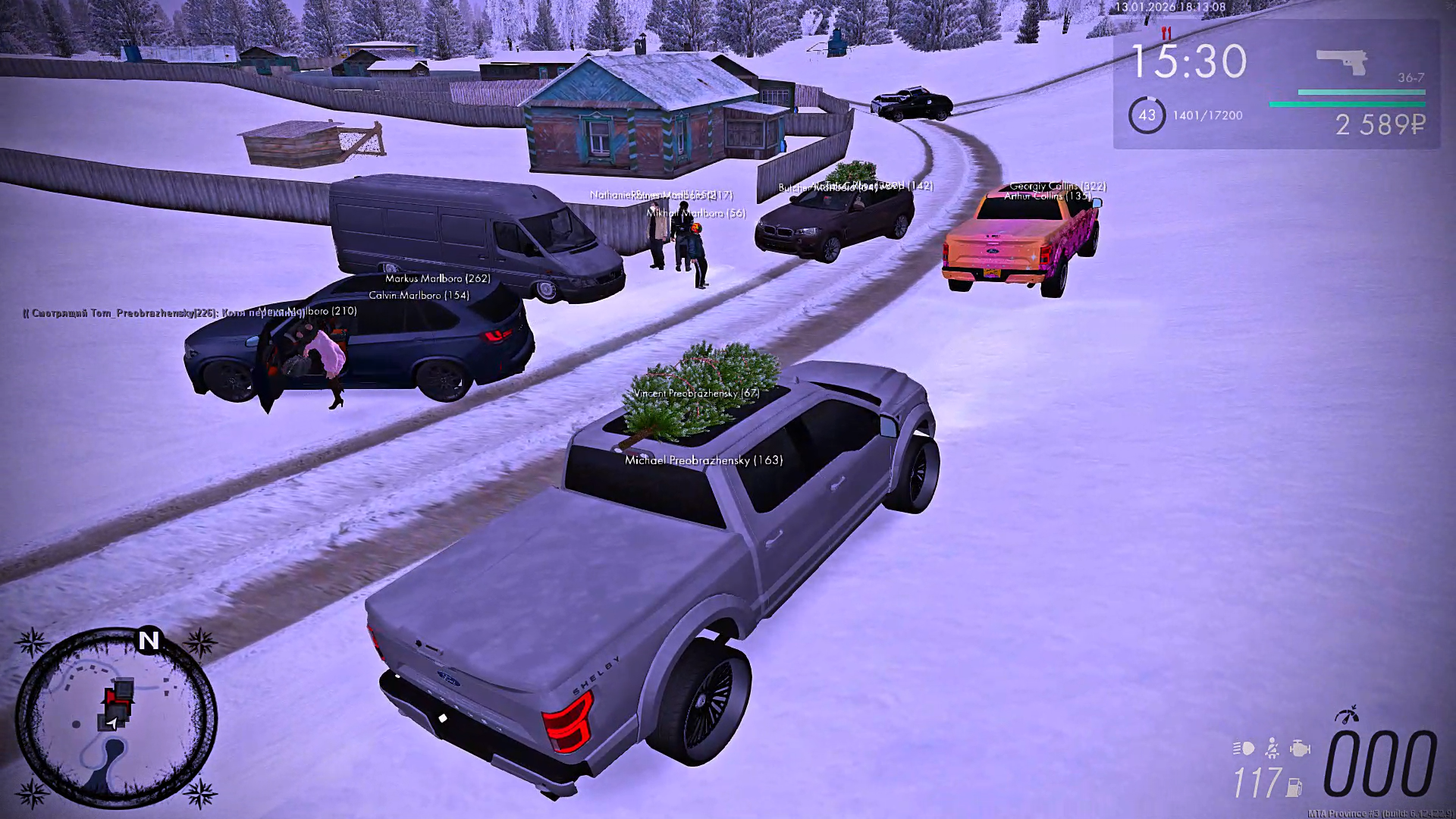Toggle the seatbelt indicator icon
This screenshot has width=1456, height=819.
click(1272, 748)
